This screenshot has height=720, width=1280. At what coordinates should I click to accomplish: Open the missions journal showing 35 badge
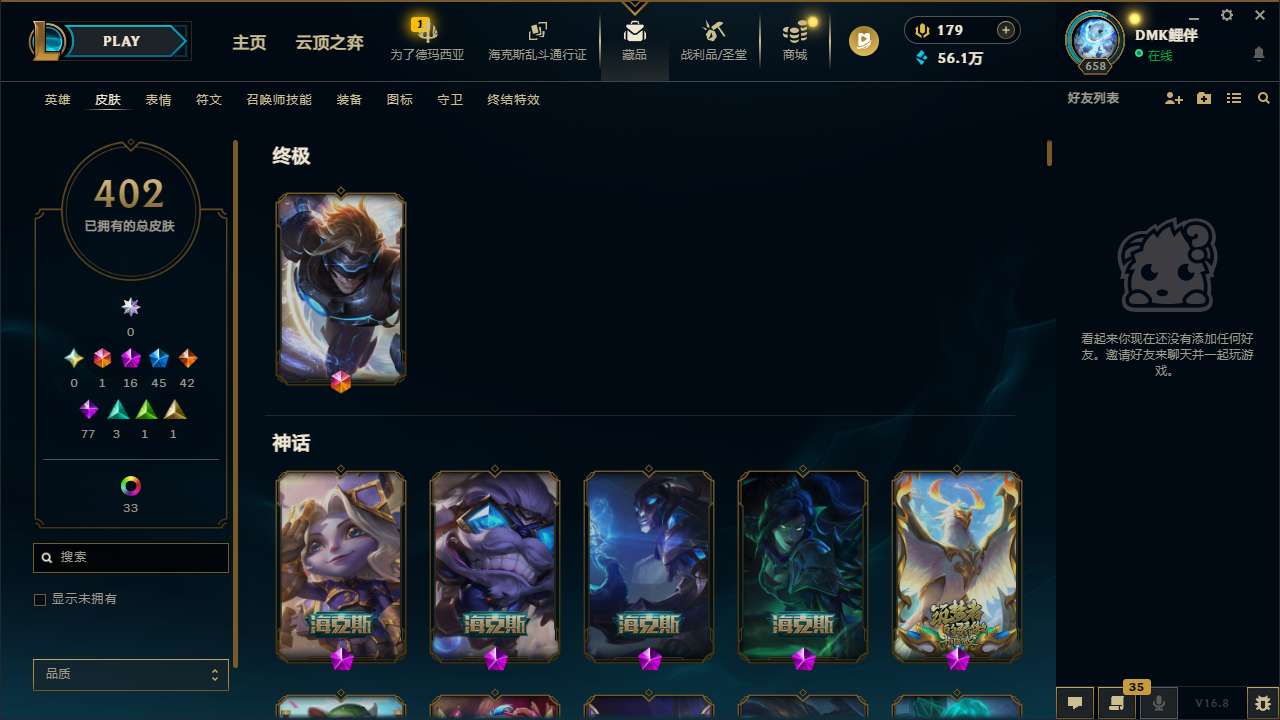1118,702
